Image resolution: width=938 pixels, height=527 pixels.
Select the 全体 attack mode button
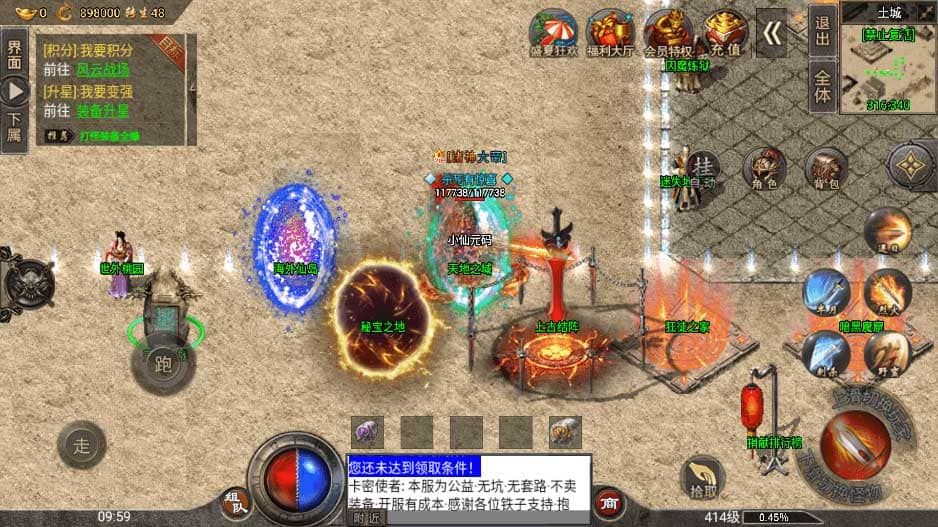[822, 86]
